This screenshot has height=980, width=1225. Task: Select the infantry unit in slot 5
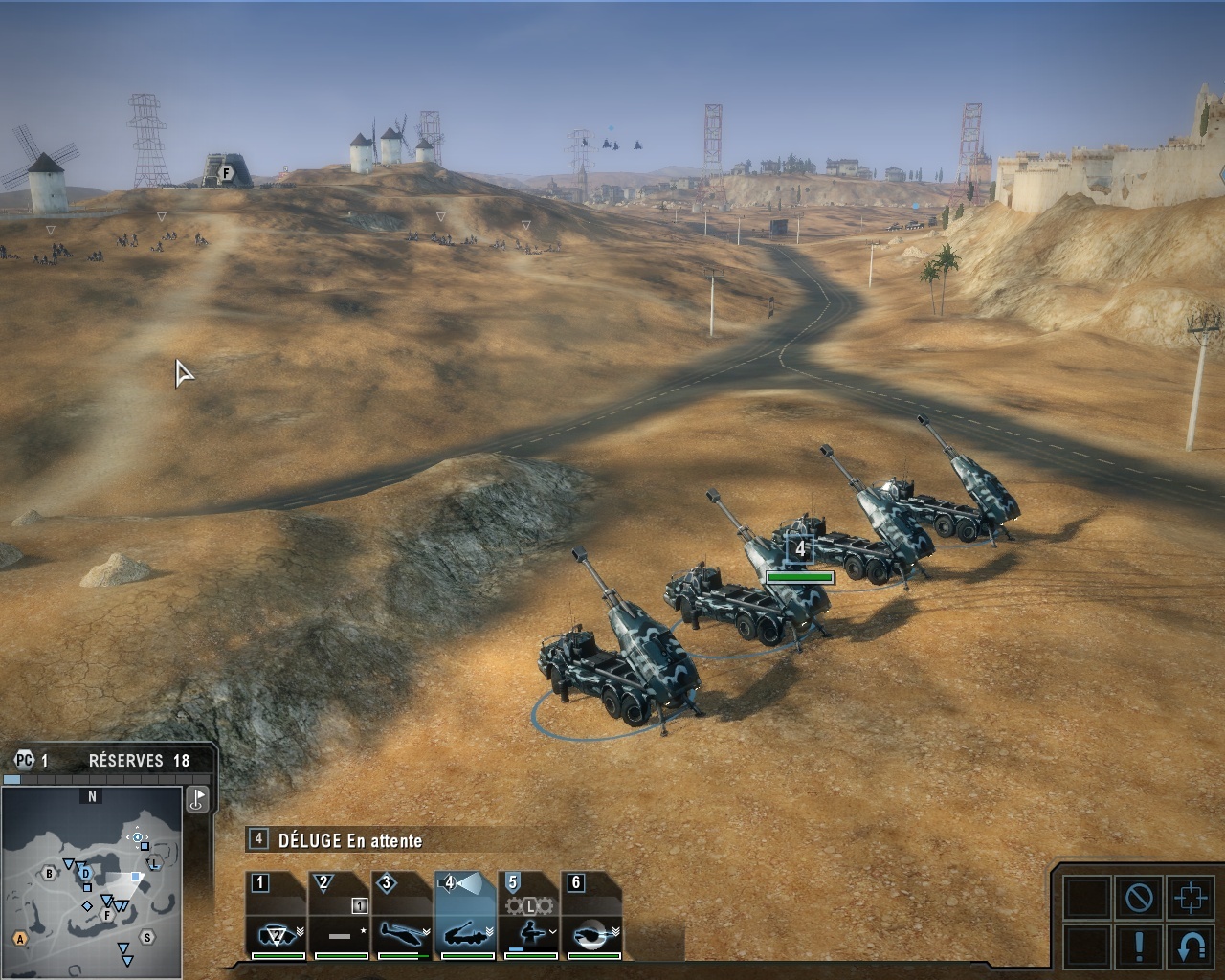pyautogui.click(x=529, y=917)
